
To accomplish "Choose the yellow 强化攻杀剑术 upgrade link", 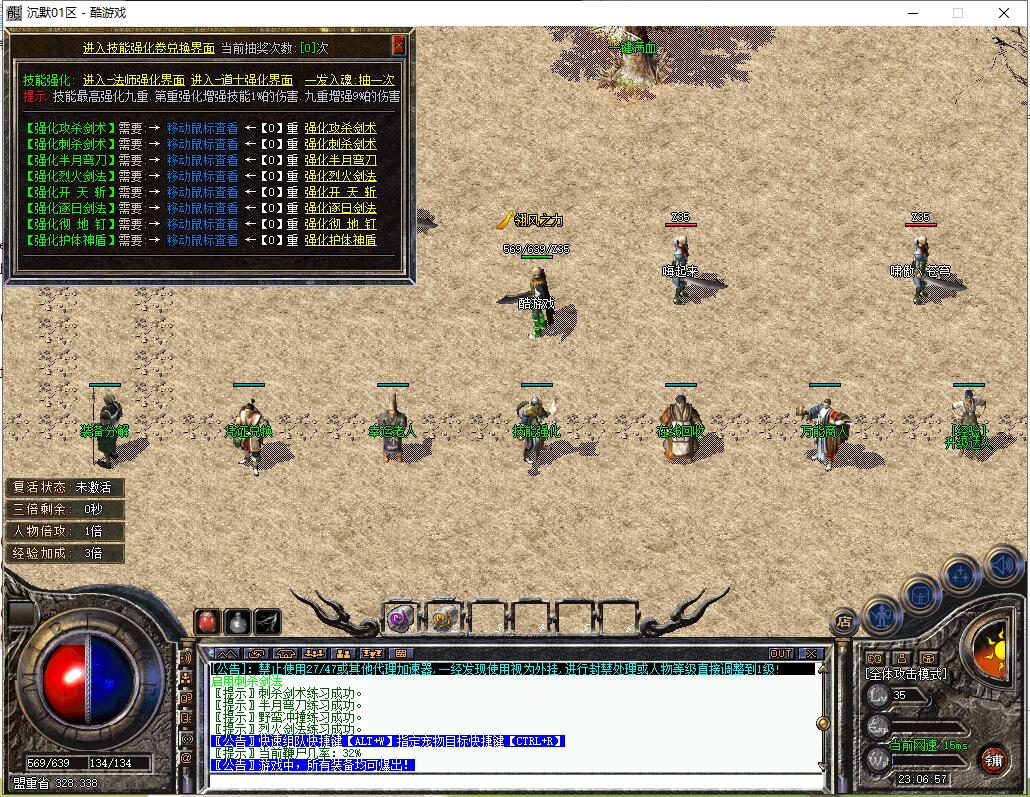I will pos(340,128).
